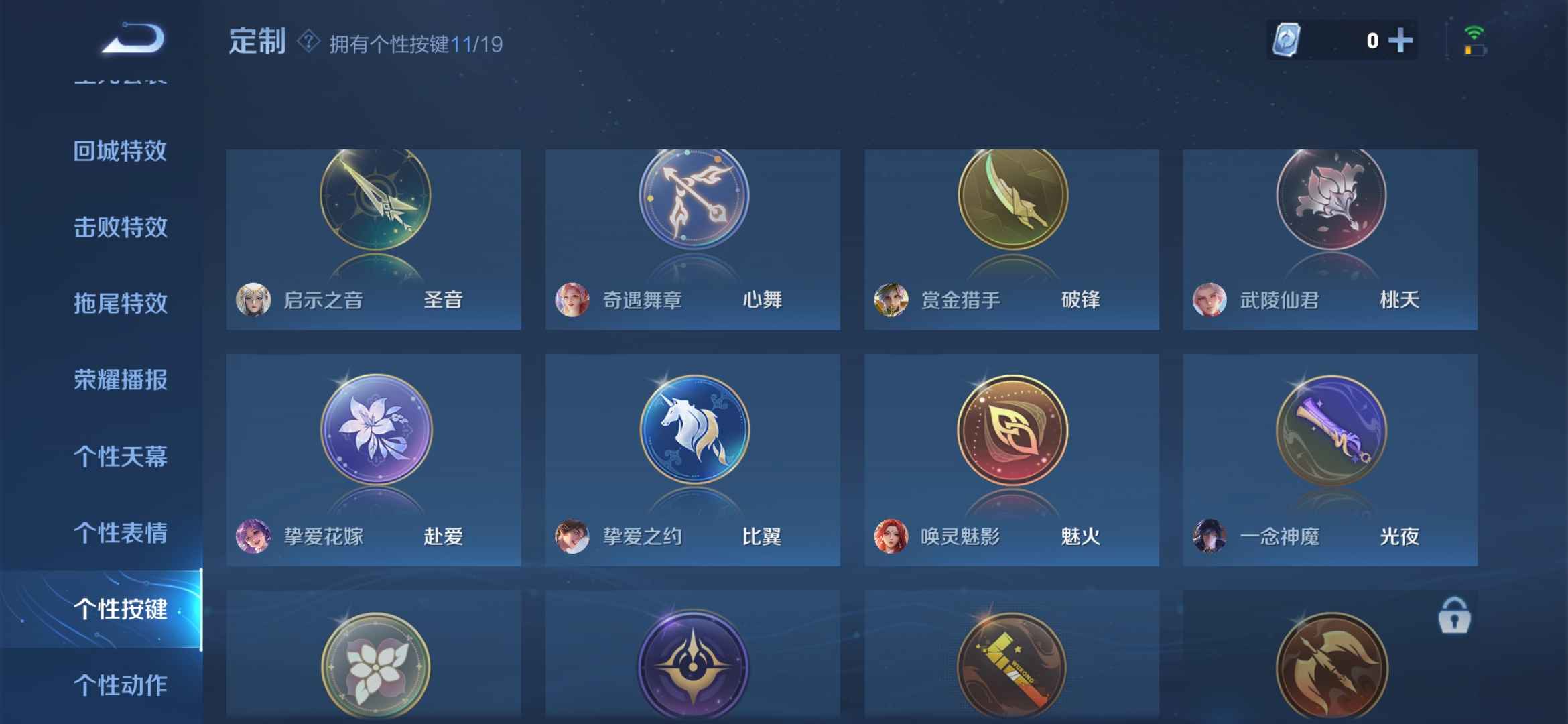Switch to the 击败特效 tab
Viewport: 1568px width, 724px height.
pos(121,227)
